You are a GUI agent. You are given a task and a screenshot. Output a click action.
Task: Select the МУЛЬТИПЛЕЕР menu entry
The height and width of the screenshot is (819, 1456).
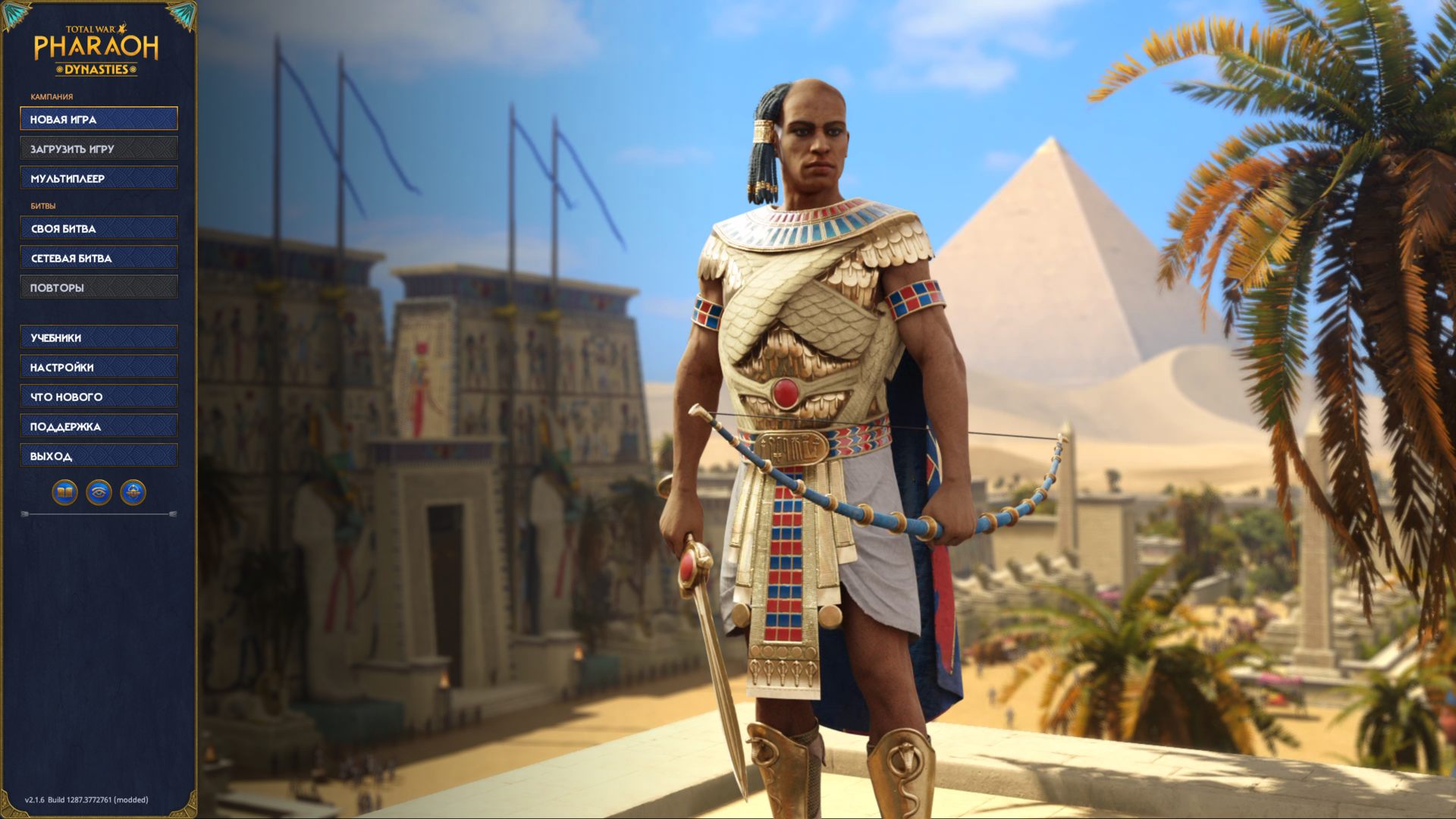pyautogui.click(x=98, y=177)
